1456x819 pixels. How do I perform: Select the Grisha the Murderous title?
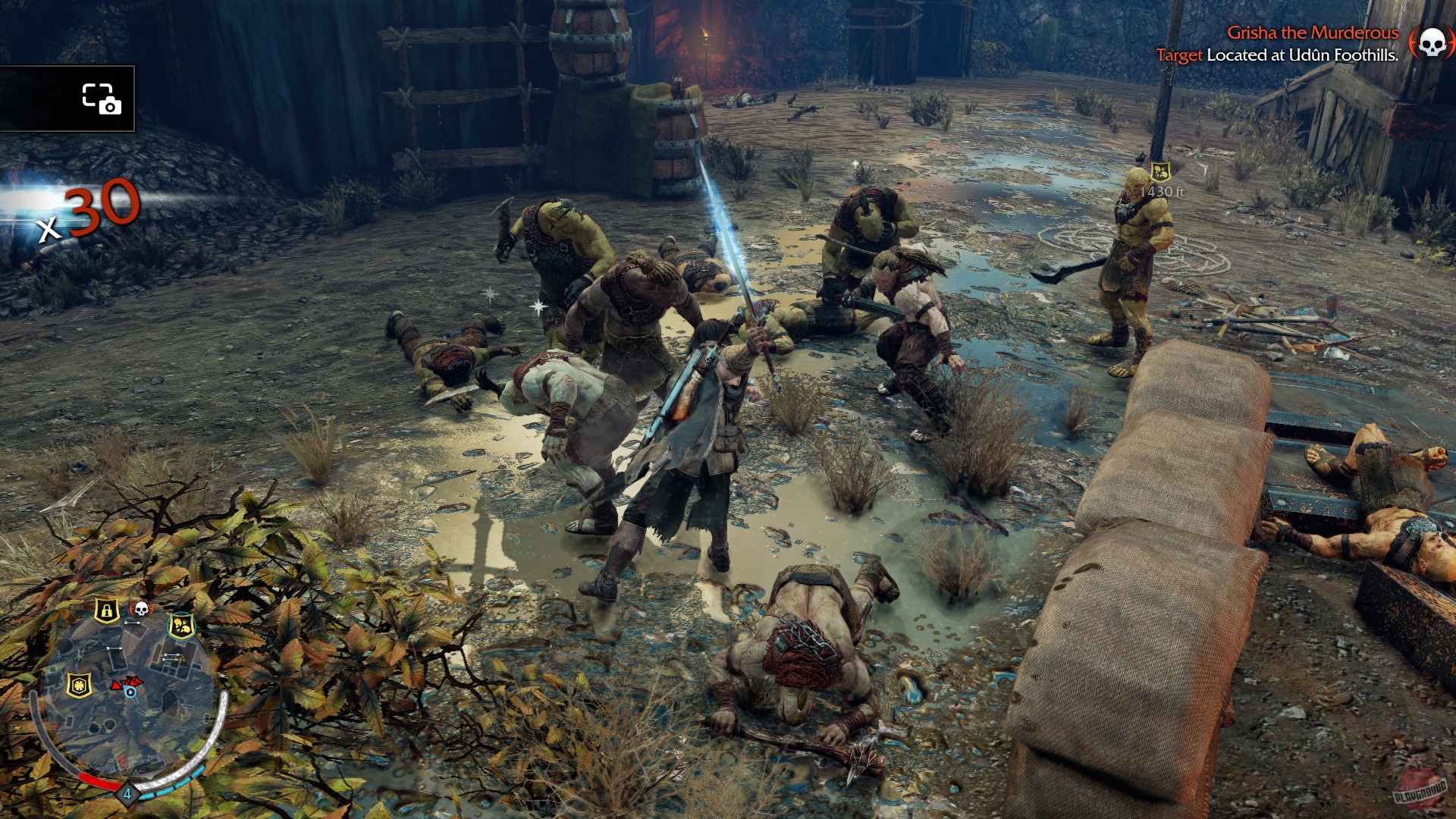point(1312,33)
